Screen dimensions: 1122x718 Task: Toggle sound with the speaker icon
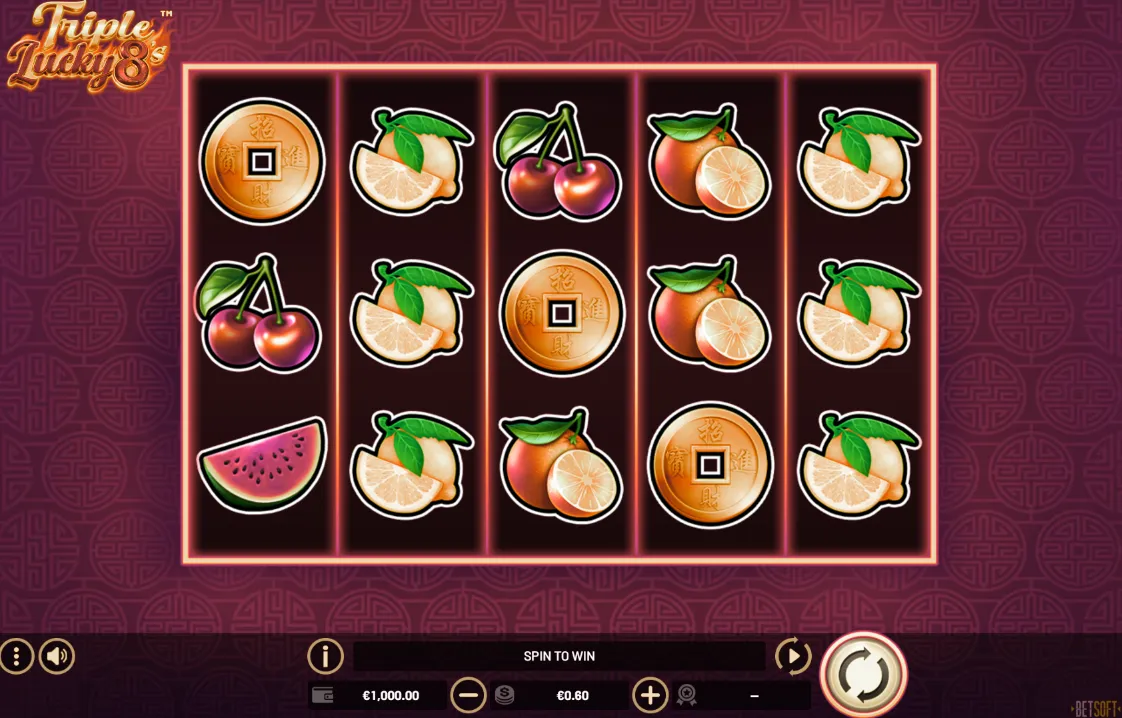coord(57,657)
